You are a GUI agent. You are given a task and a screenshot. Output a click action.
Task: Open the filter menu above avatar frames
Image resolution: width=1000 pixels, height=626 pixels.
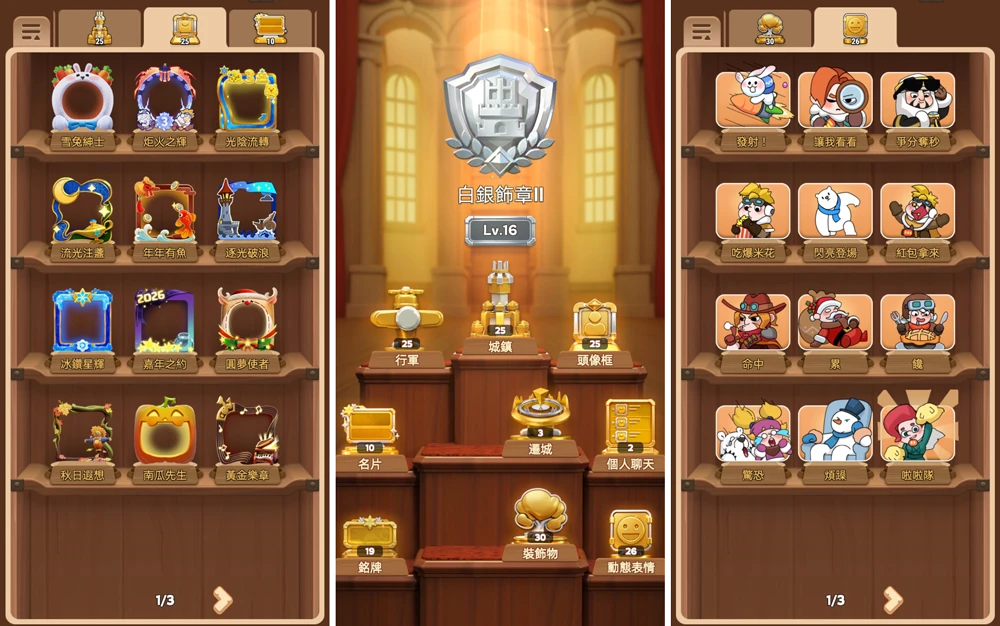[31, 31]
